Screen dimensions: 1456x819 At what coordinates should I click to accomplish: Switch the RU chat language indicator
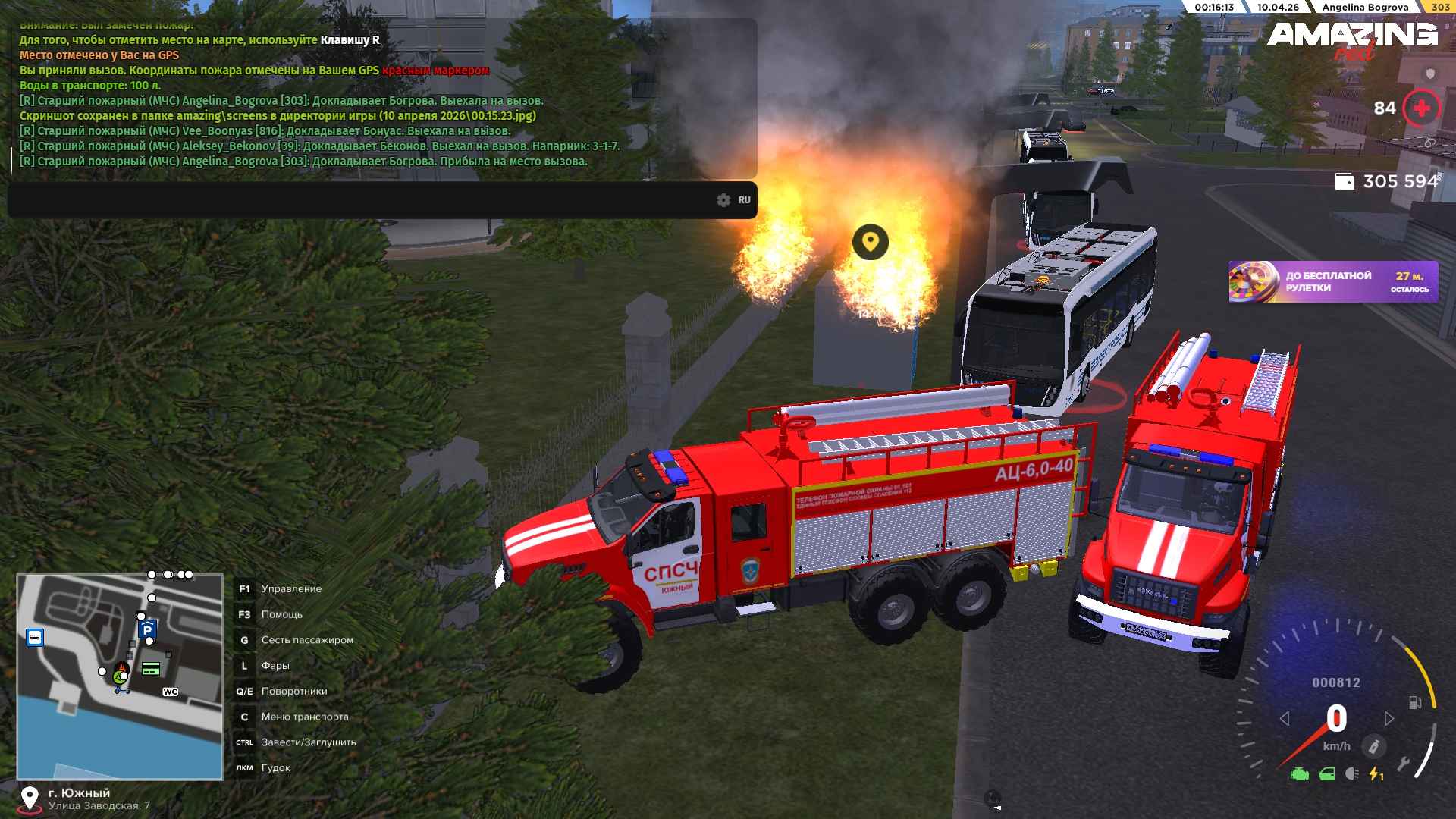pos(744,200)
